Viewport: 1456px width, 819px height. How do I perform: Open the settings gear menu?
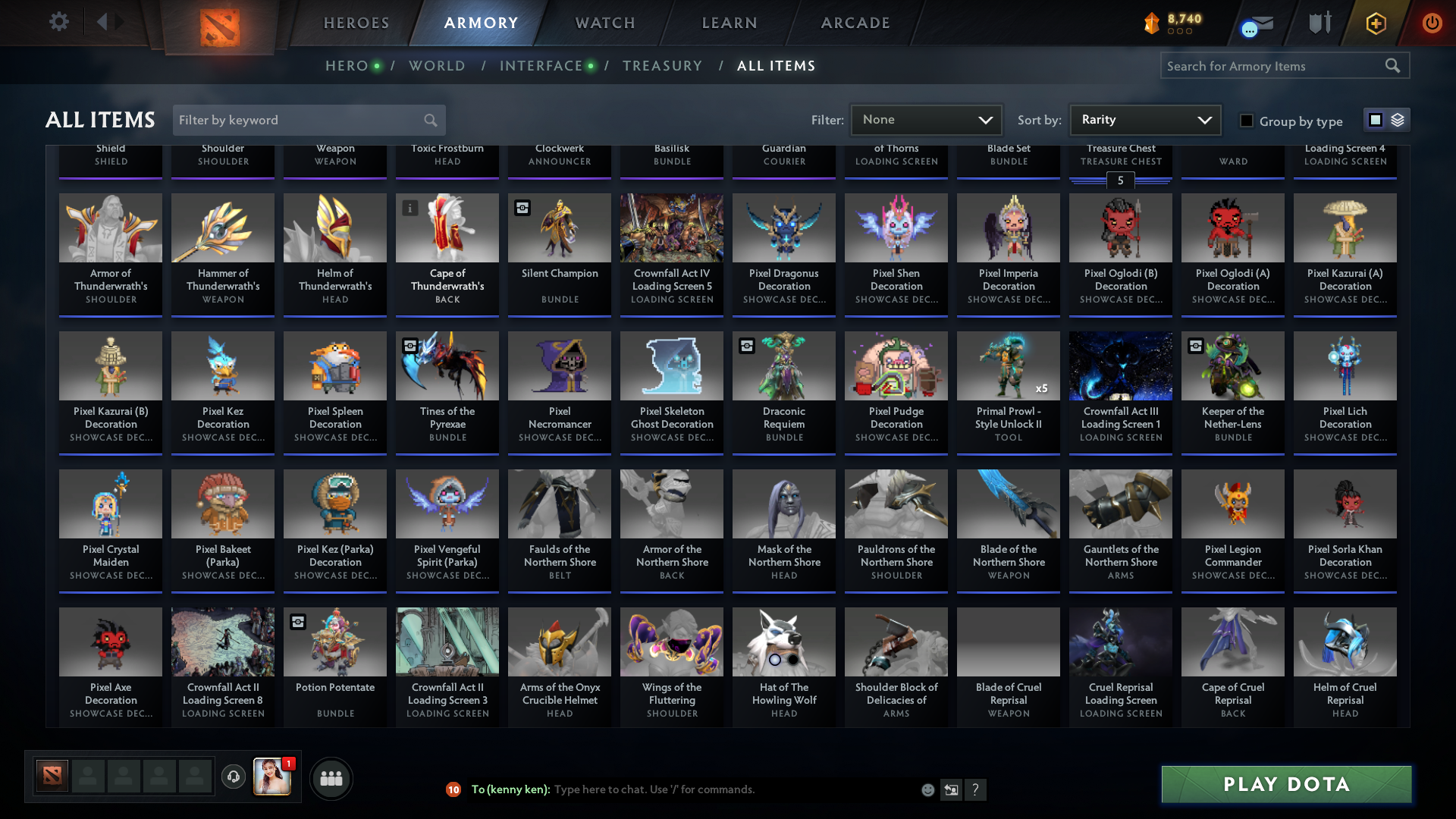tap(59, 22)
